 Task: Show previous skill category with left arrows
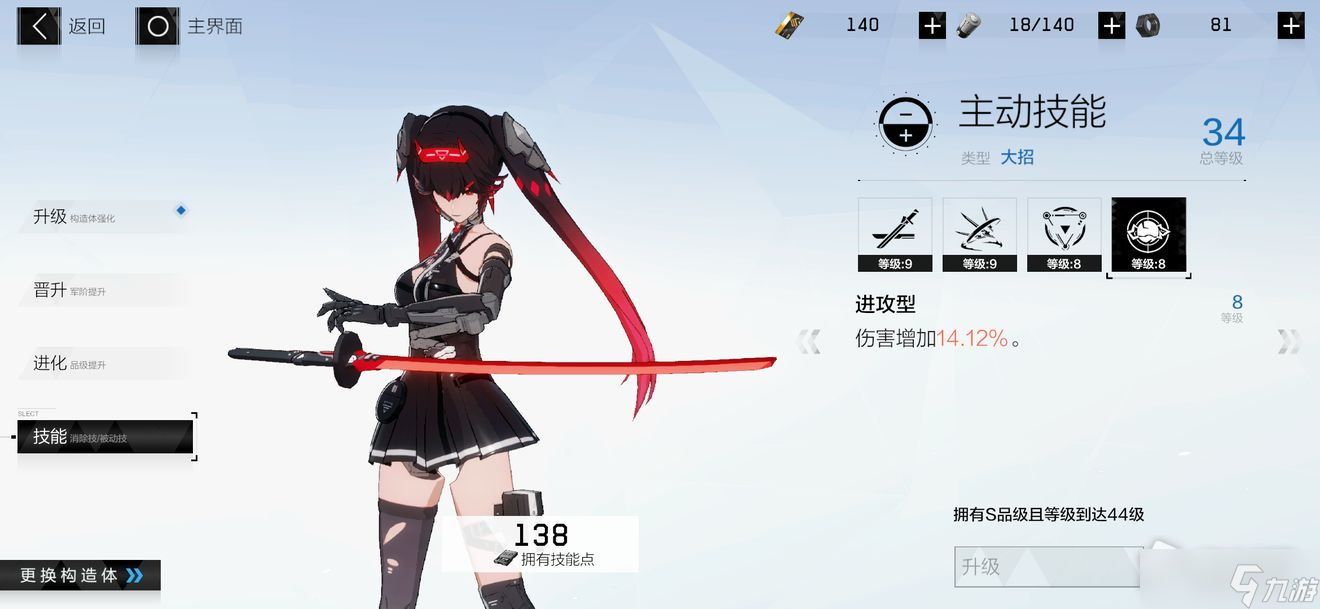808,342
